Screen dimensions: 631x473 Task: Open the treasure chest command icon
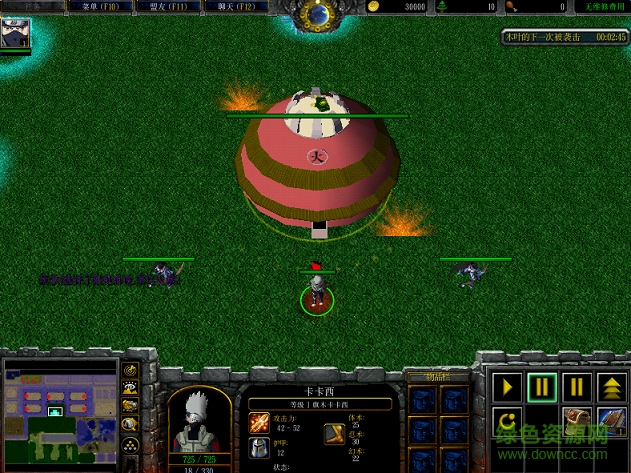click(576, 420)
